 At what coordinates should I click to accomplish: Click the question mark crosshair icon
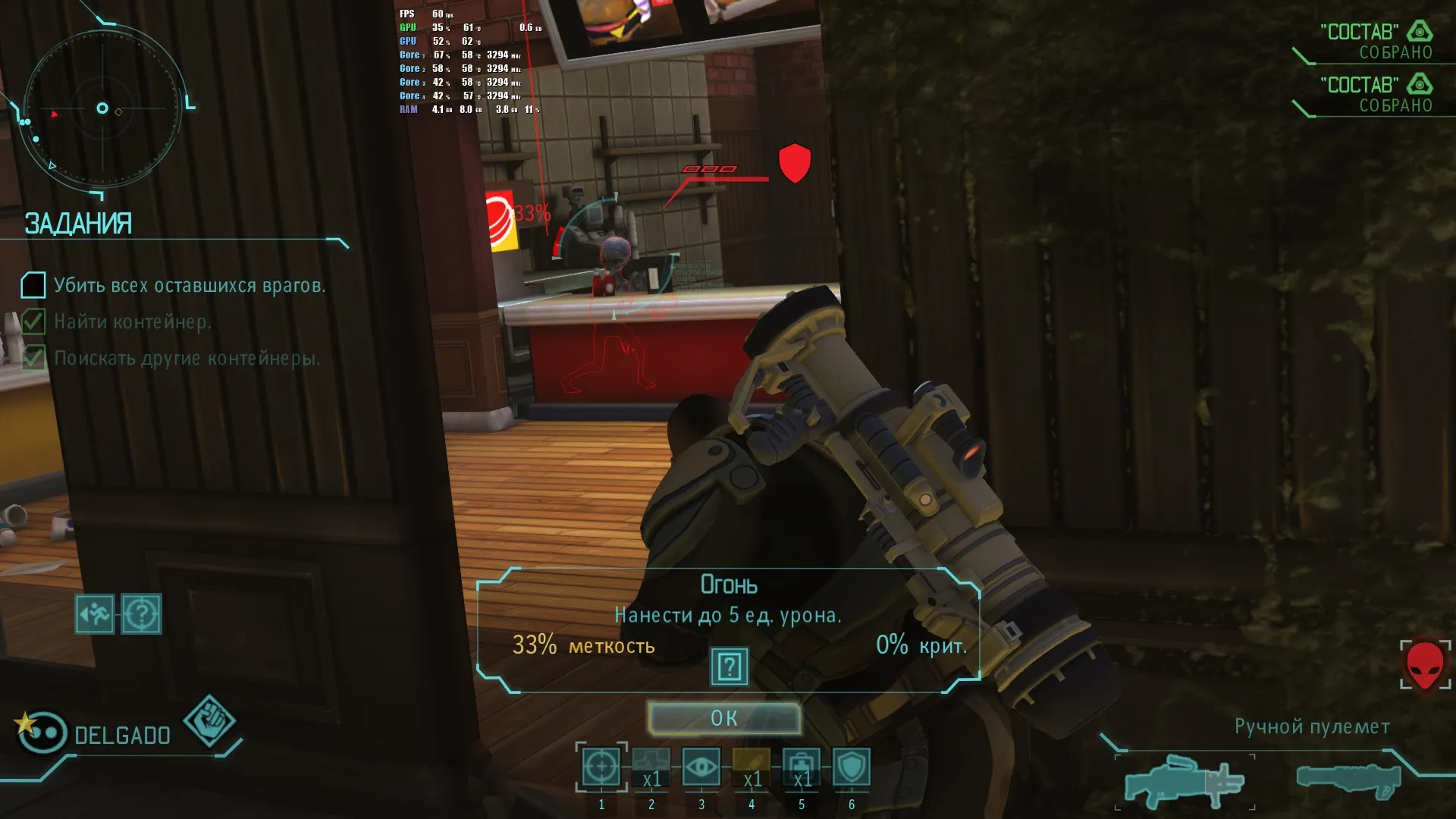[141, 613]
